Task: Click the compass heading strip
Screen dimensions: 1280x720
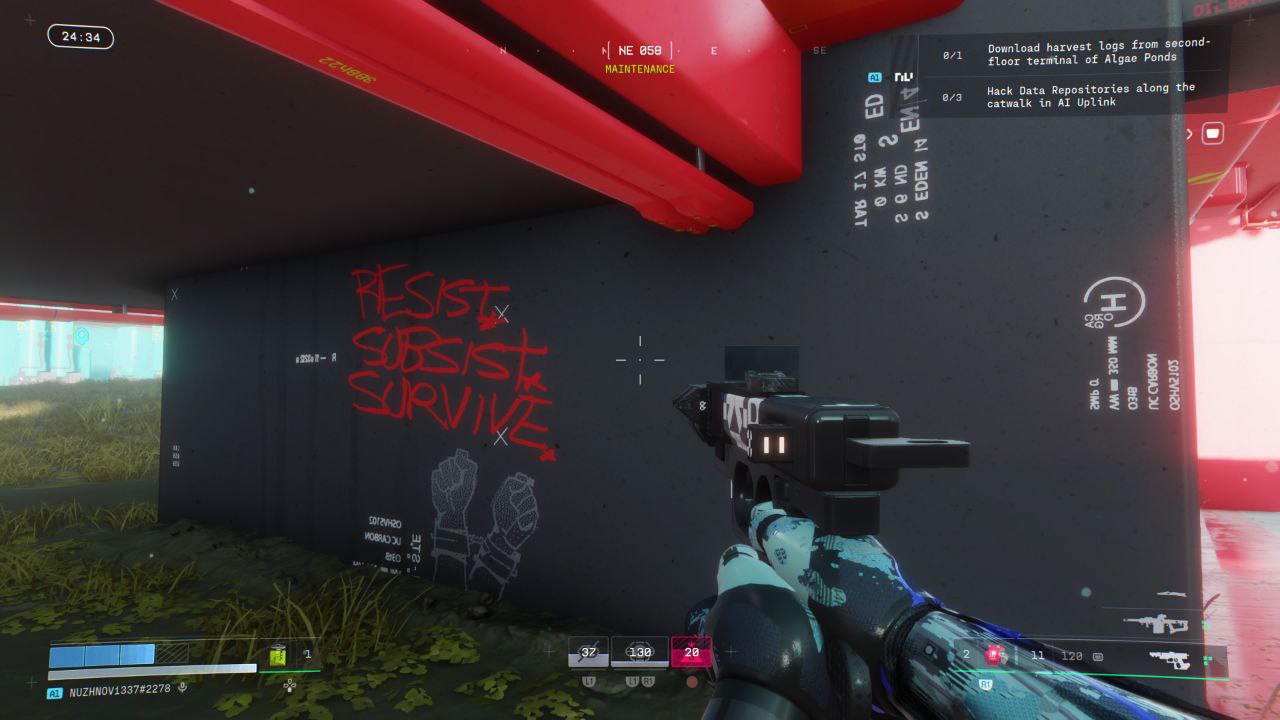Action: click(640, 50)
